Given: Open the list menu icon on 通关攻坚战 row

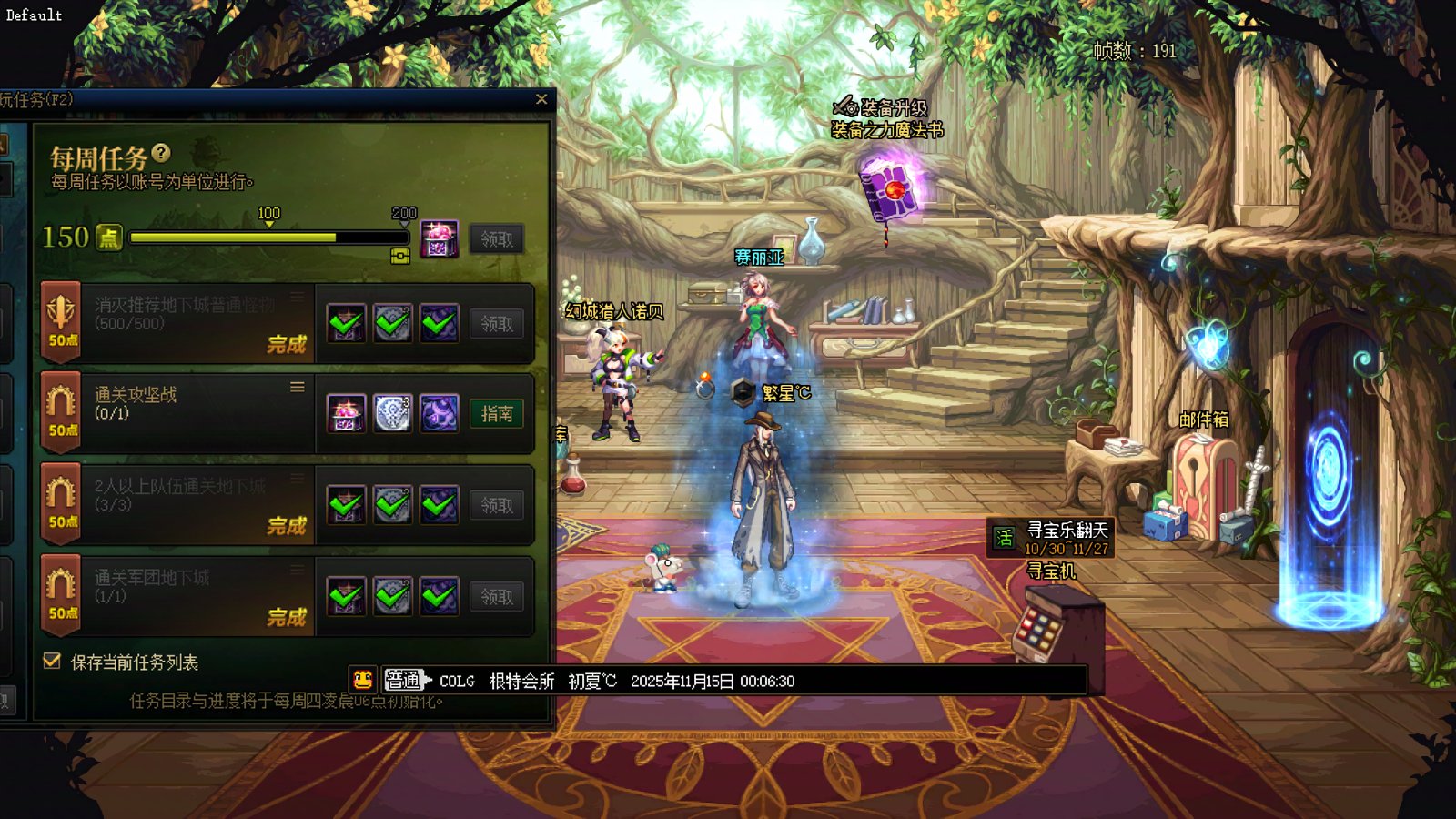Looking at the screenshot, I should point(298,388).
